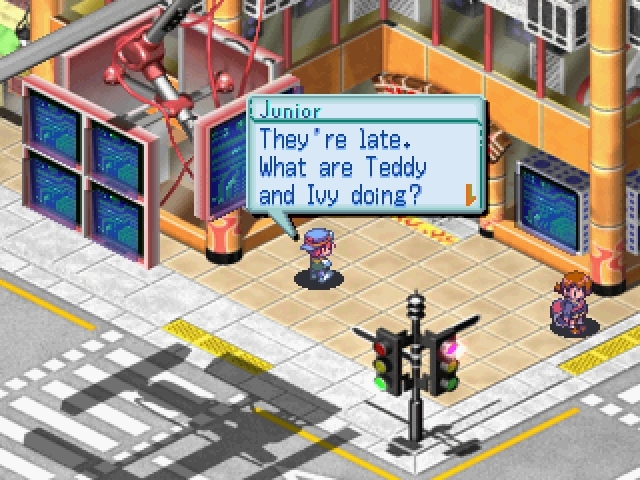Advance dialogue with the orange arrow
Image resolution: width=640 pixels, height=480 pixels.
point(468,192)
